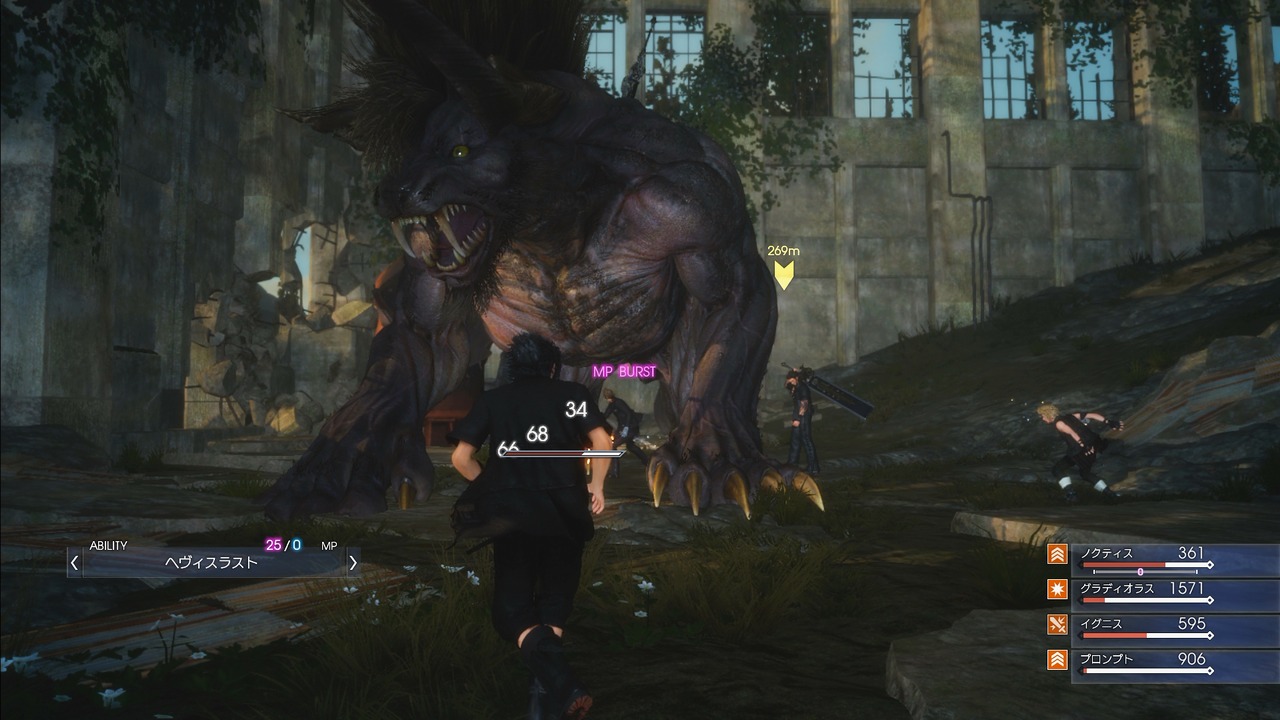Screen dimensions: 1280x720
Task: Select Noctis's double-chevron stance icon
Action: pos(1058,556)
